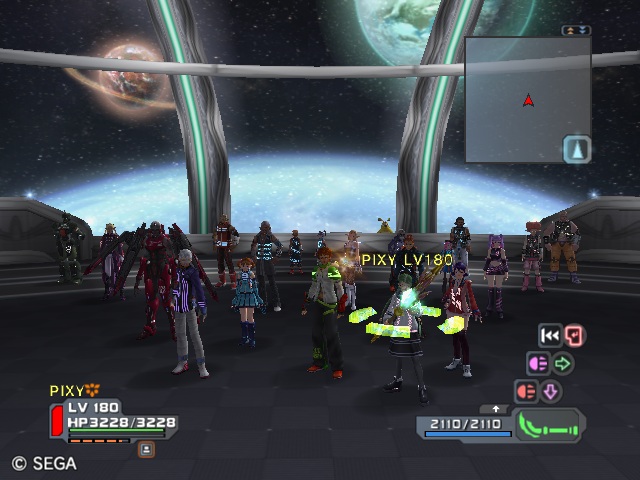The height and width of the screenshot is (480, 640).
Task: Click the small orange icon below HP
Action: tap(146, 450)
